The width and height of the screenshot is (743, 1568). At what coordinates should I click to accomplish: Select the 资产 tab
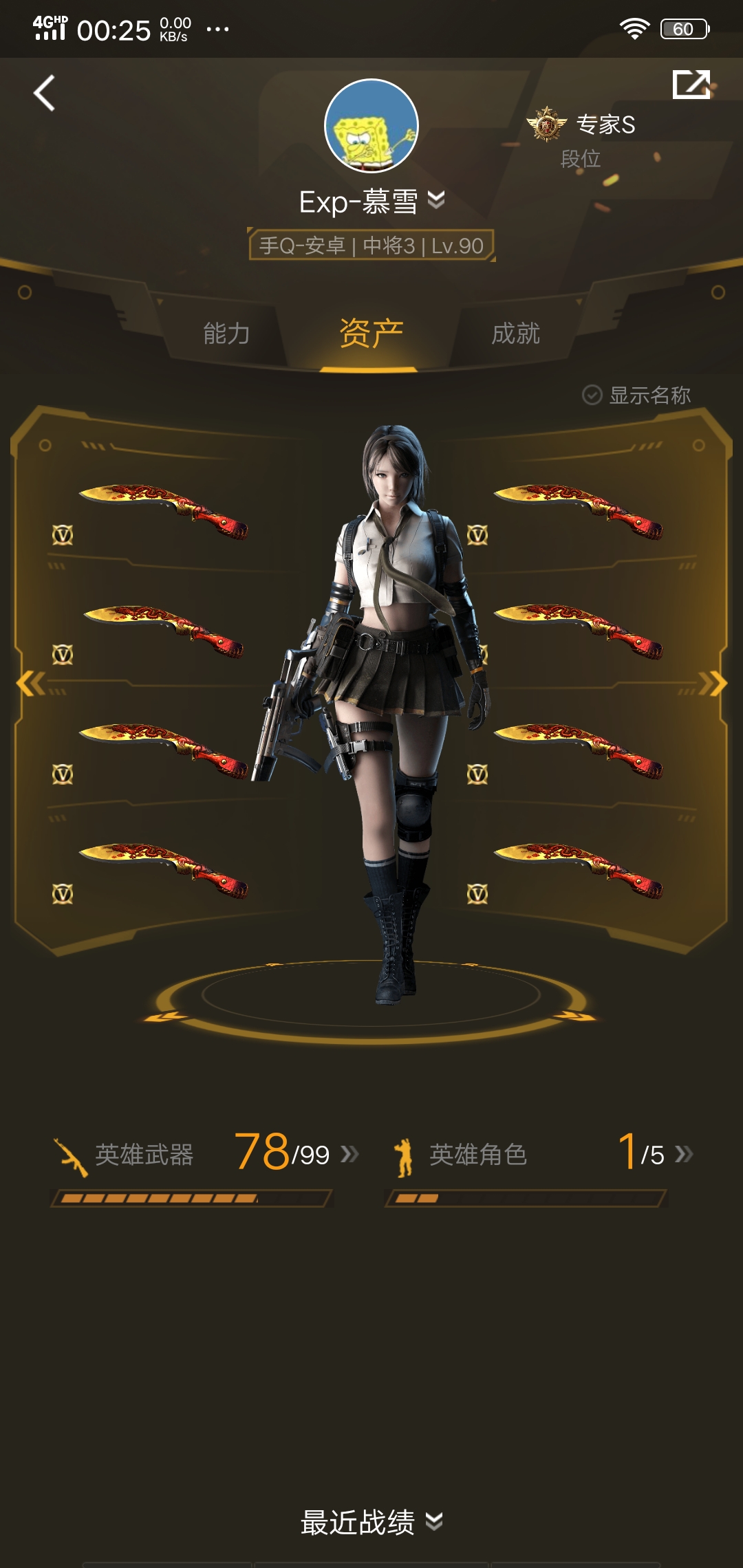(x=371, y=334)
